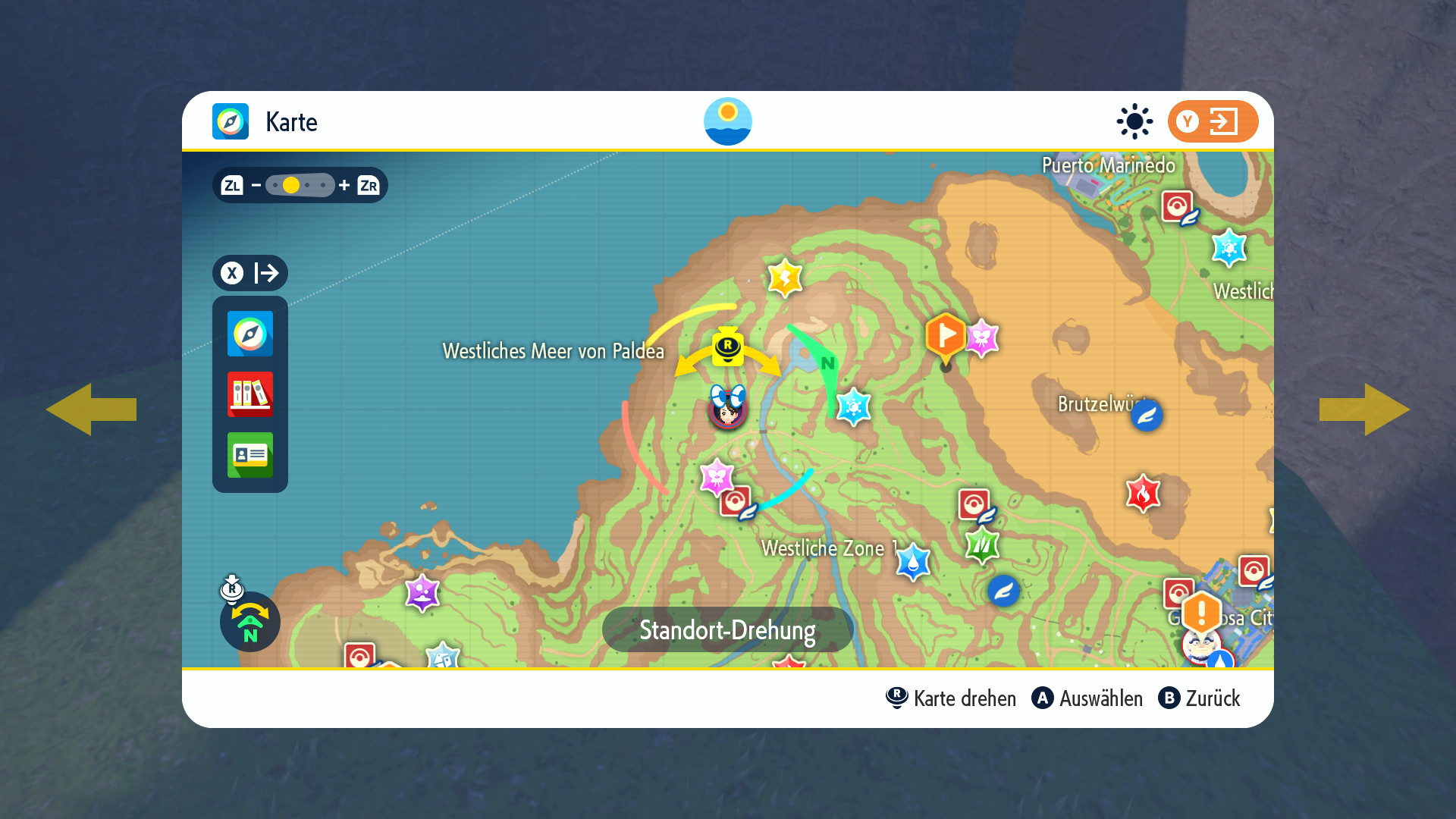Collapse the side app panel arrow
The height and width of the screenshot is (819, 1456).
(249, 273)
